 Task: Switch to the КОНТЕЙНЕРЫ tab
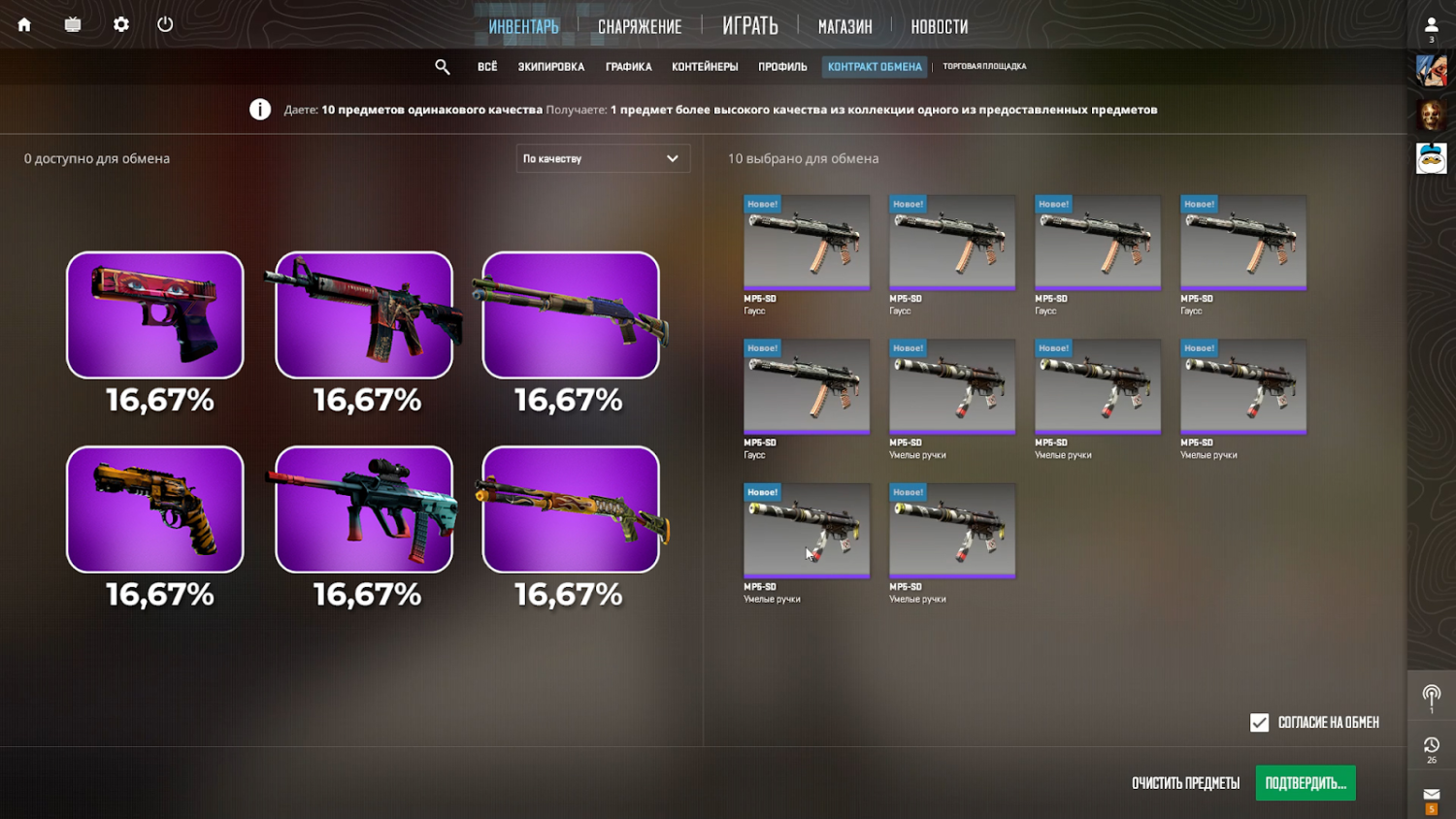pyautogui.click(x=703, y=66)
